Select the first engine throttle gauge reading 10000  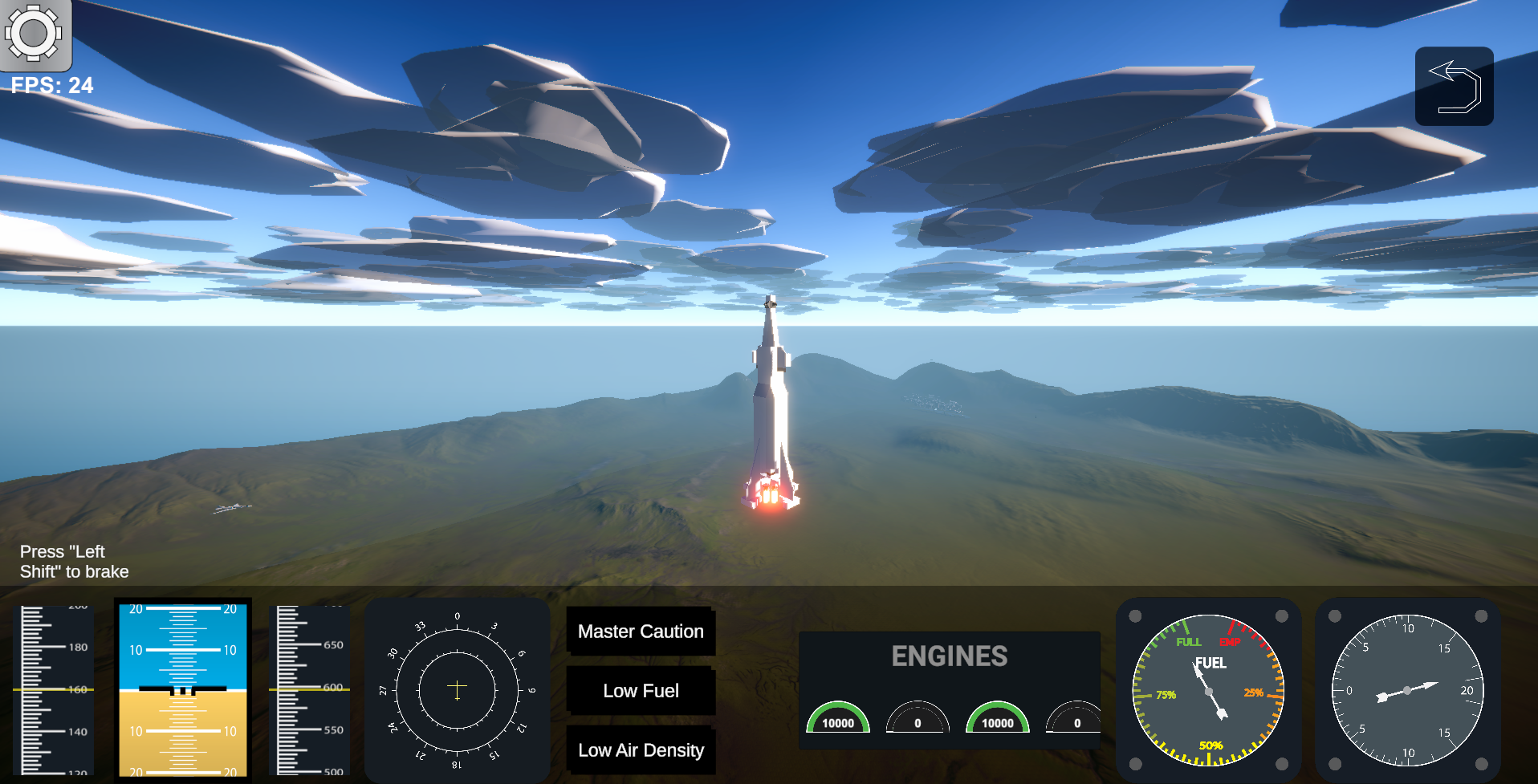(x=838, y=721)
